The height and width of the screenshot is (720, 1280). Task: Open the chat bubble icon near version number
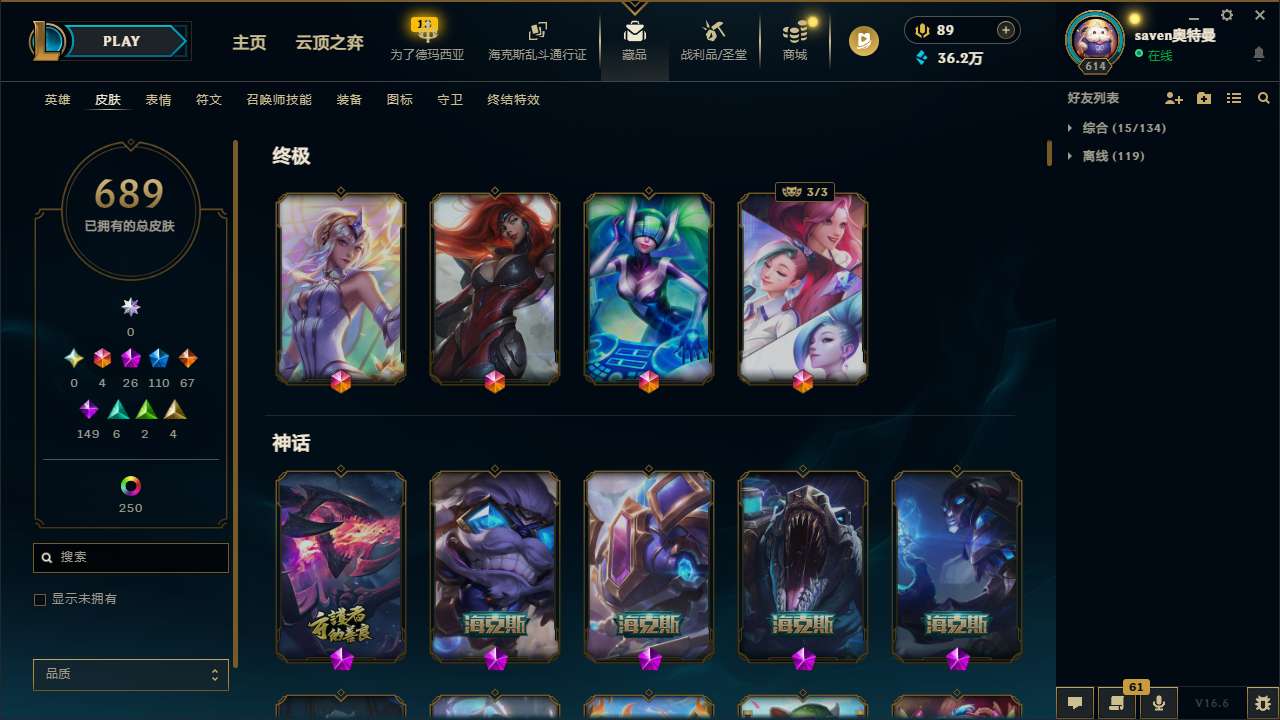coord(1074,701)
